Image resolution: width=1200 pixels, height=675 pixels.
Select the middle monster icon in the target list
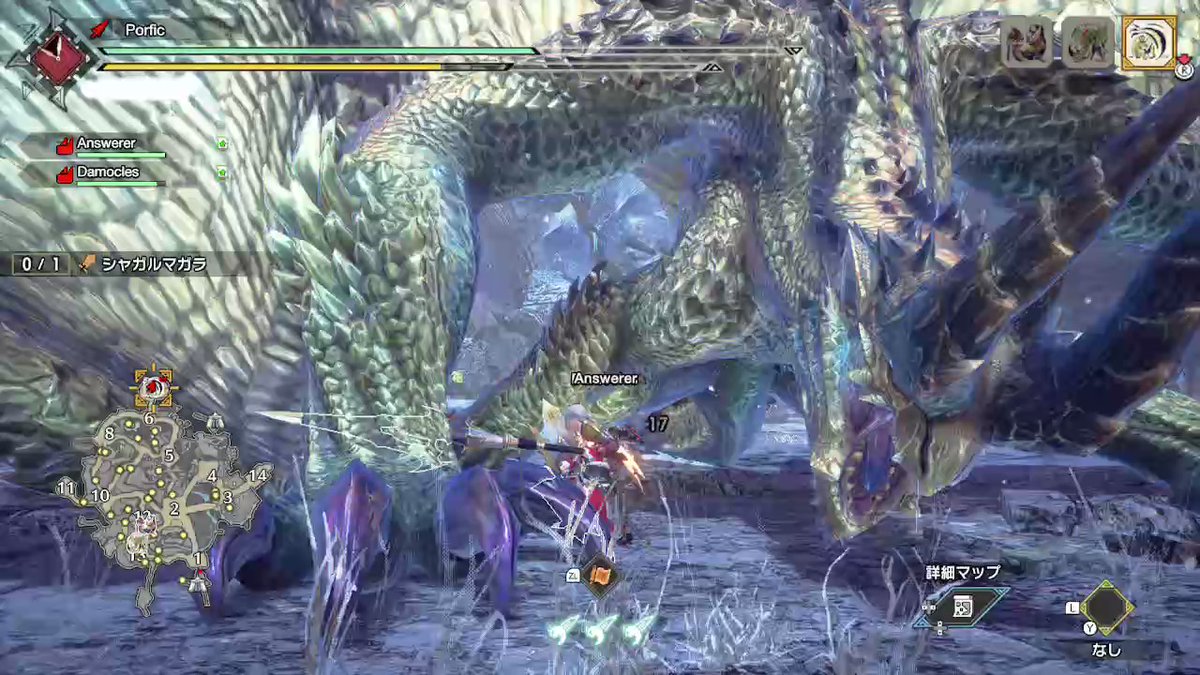1087,43
